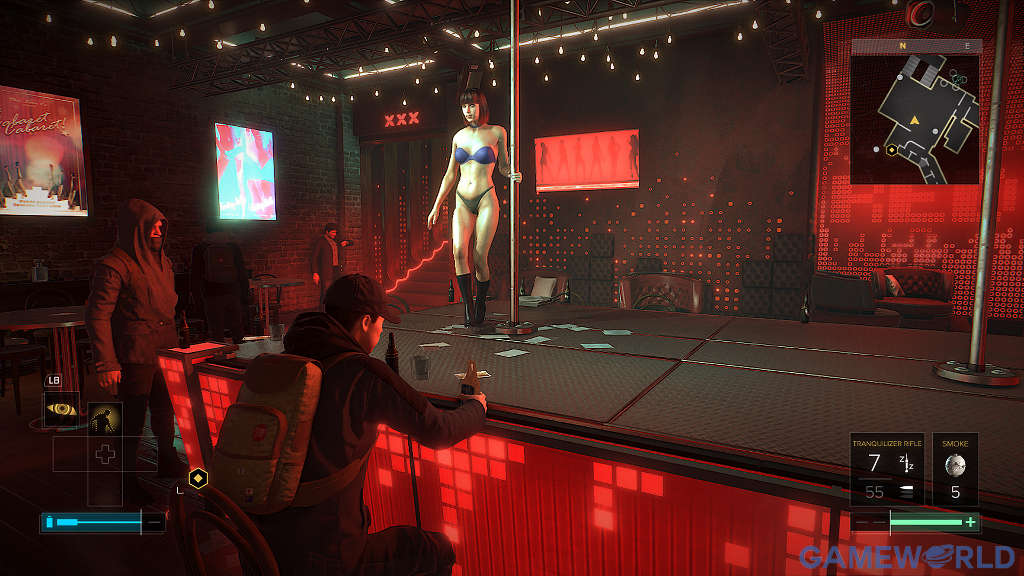Open the minimap in the corner

[915, 119]
